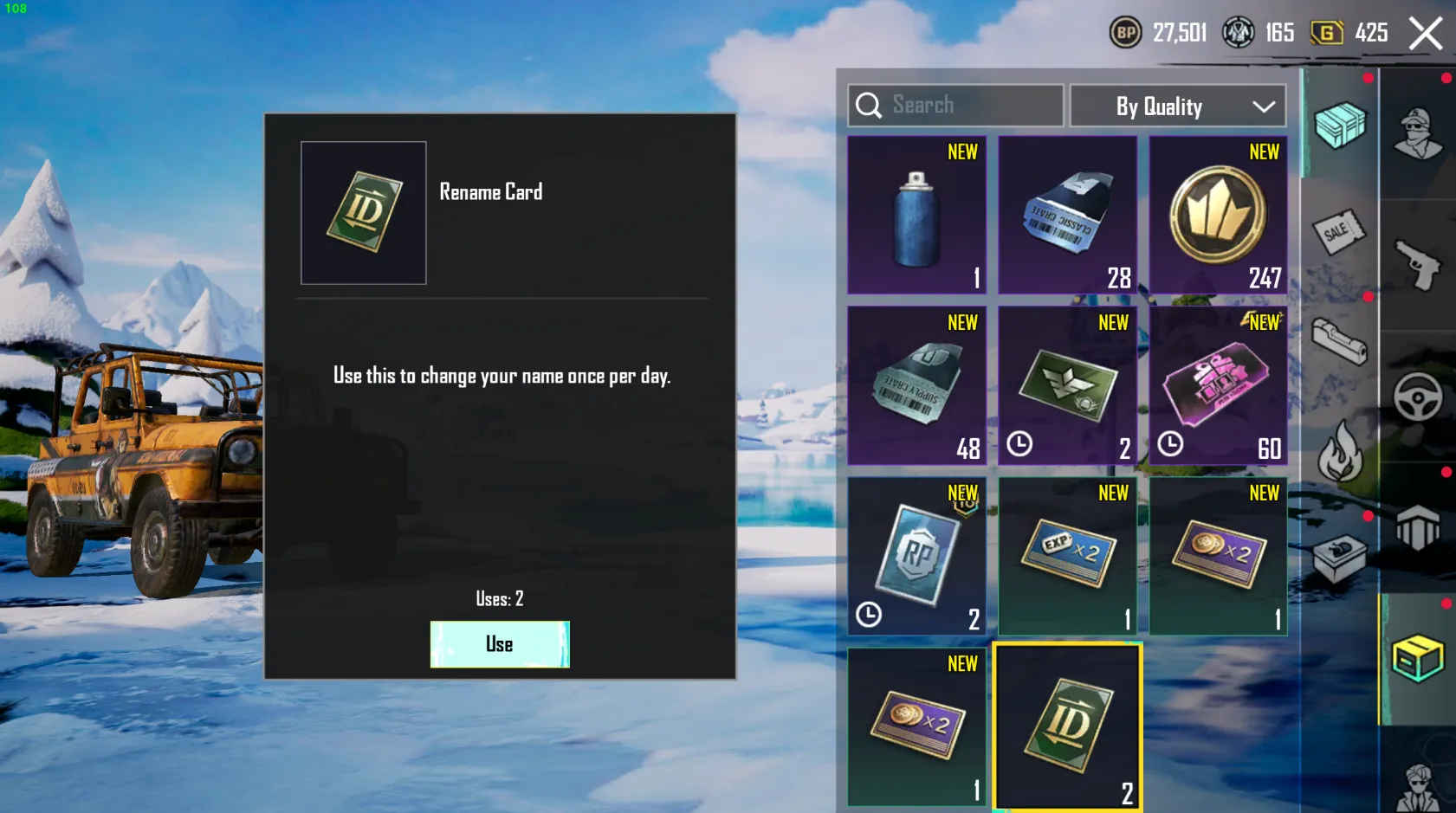
Task: Open the treasure box category tab
Action: click(1341, 557)
